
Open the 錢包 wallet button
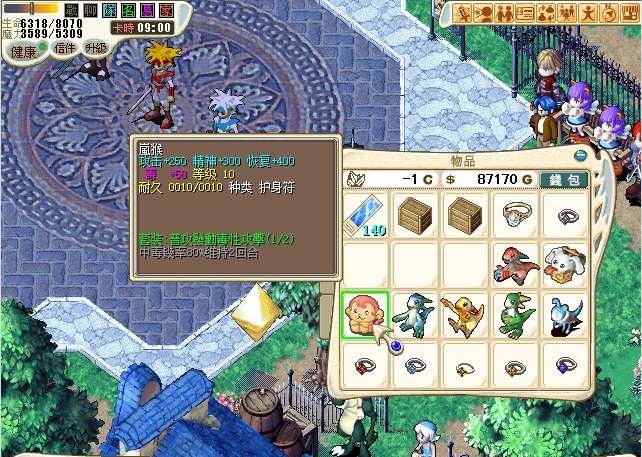tap(565, 178)
